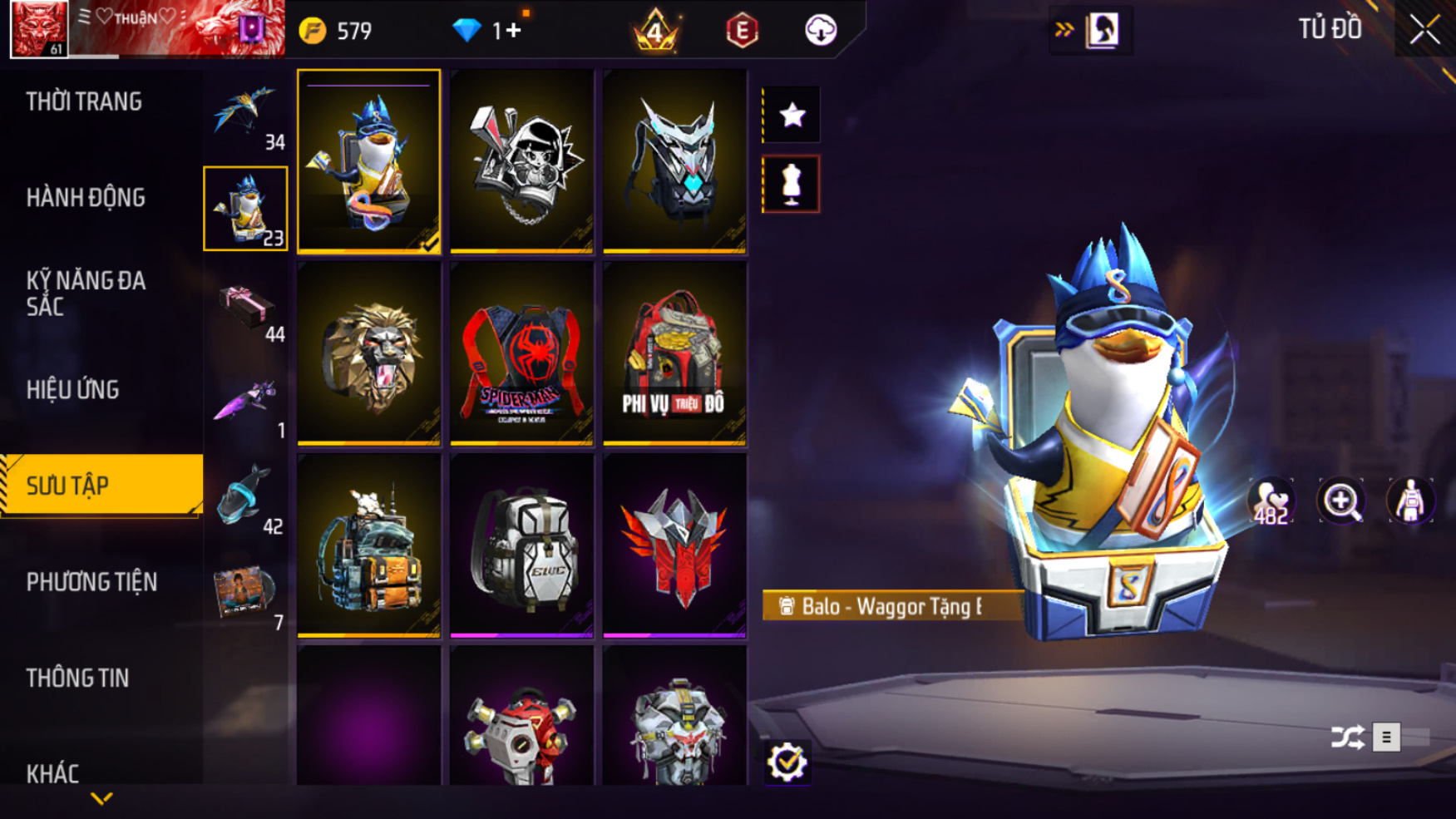
Task: Select the red winged armor backpack
Action: point(674,545)
